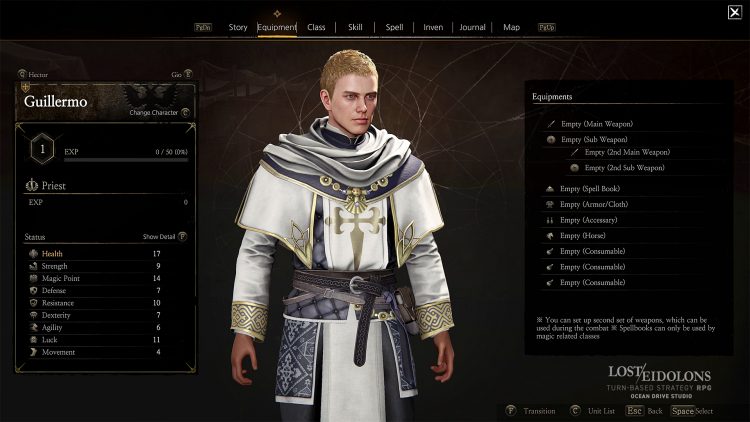This screenshot has height=422, width=750.
Task: Switch to the Map tab
Action: tap(511, 27)
